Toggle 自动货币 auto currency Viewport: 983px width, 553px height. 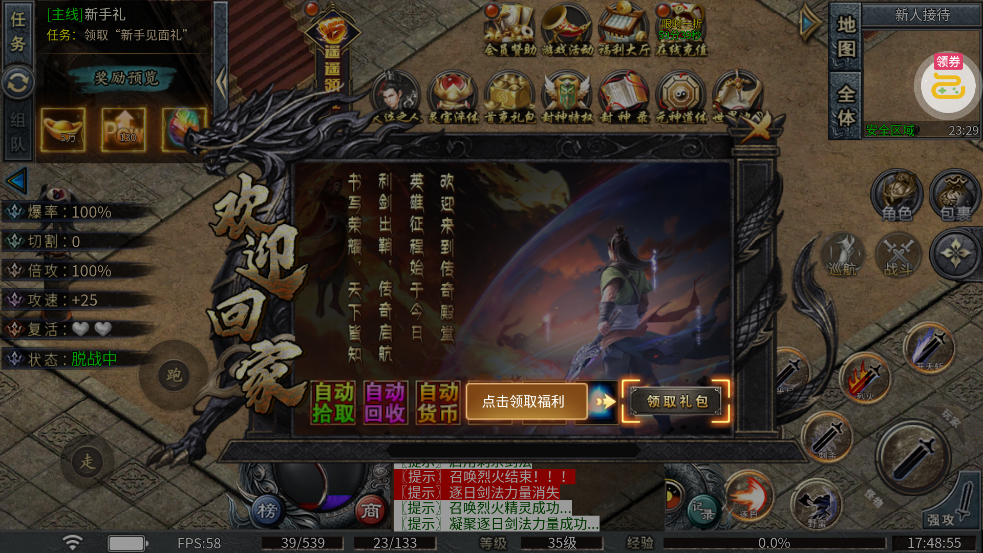438,402
